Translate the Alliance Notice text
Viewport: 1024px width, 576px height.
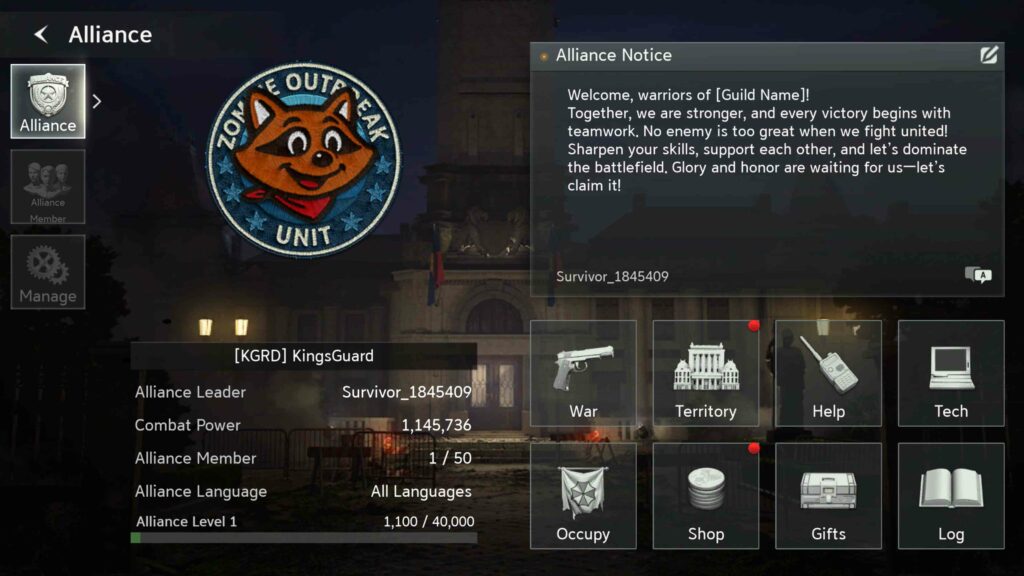978,275
